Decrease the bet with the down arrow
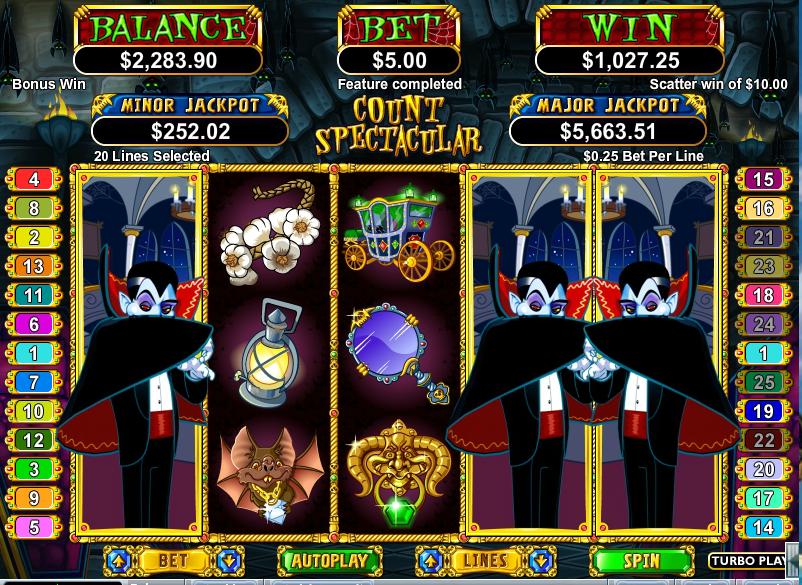This screenshot has width=802, height=585. pos(228,560)
